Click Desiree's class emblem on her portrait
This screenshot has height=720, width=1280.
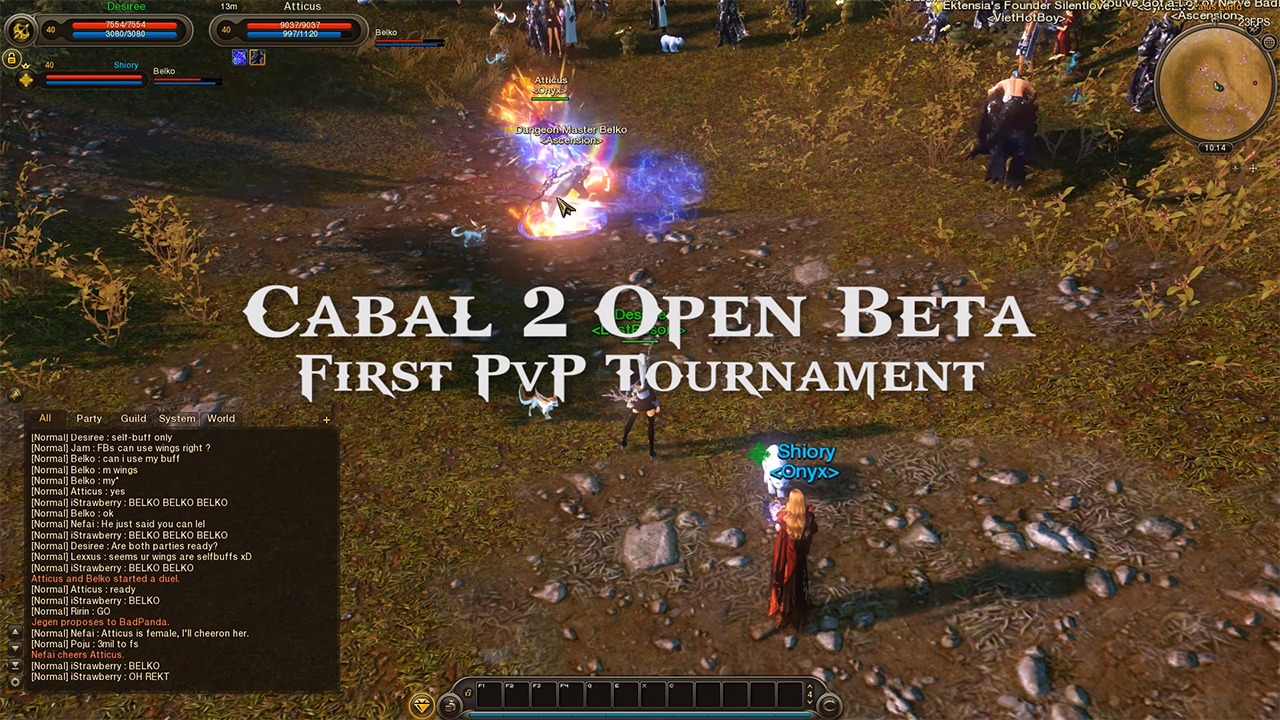(21, 28)
